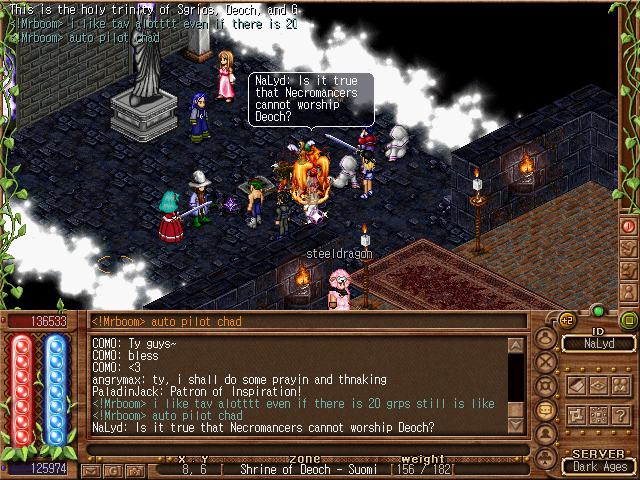The image size is (640, 480).
Task: Click the chat log scroll-up arrow
Action: [516, 346]
